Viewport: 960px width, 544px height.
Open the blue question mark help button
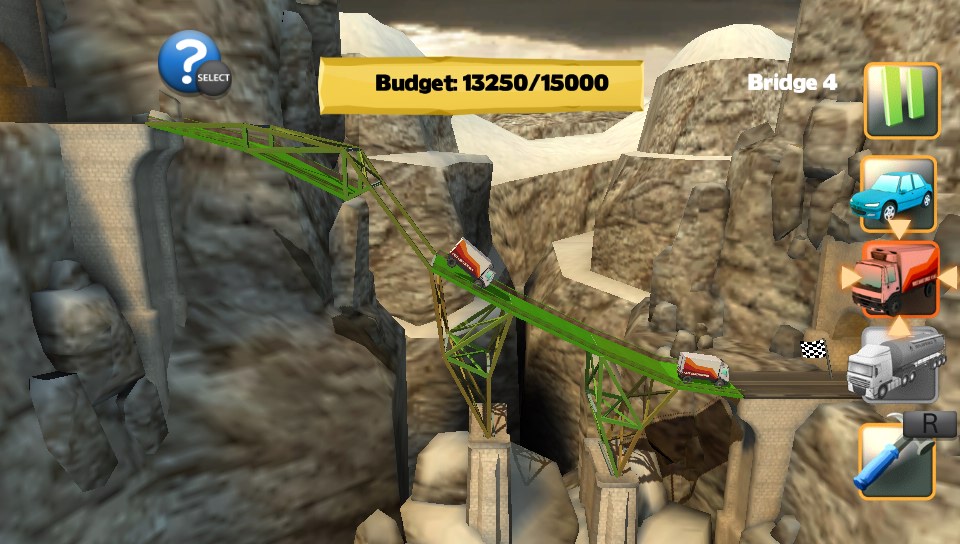188,62
